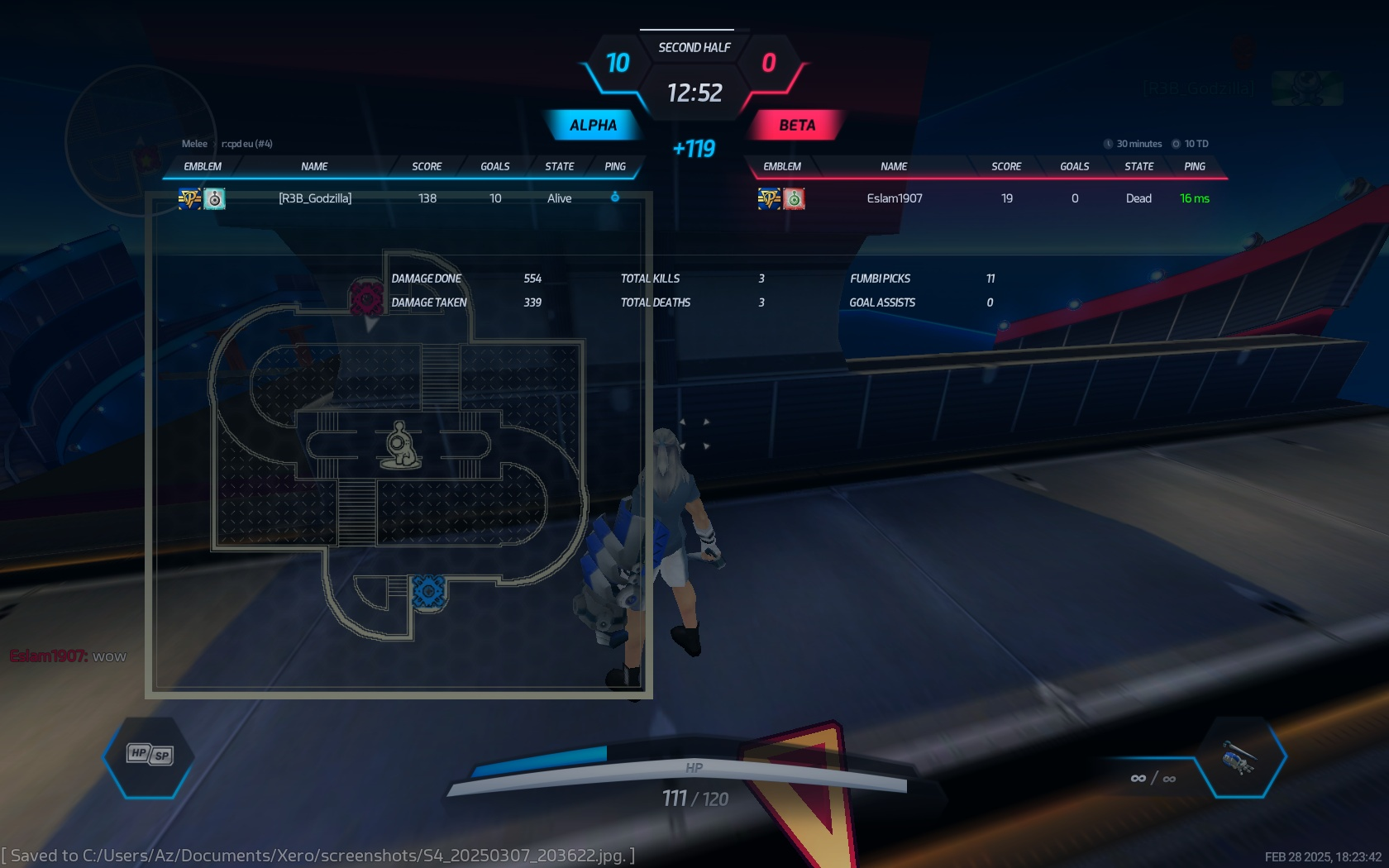Click the ALPHA team label
Screen dimensions: 1389x868
click(593, 126)
